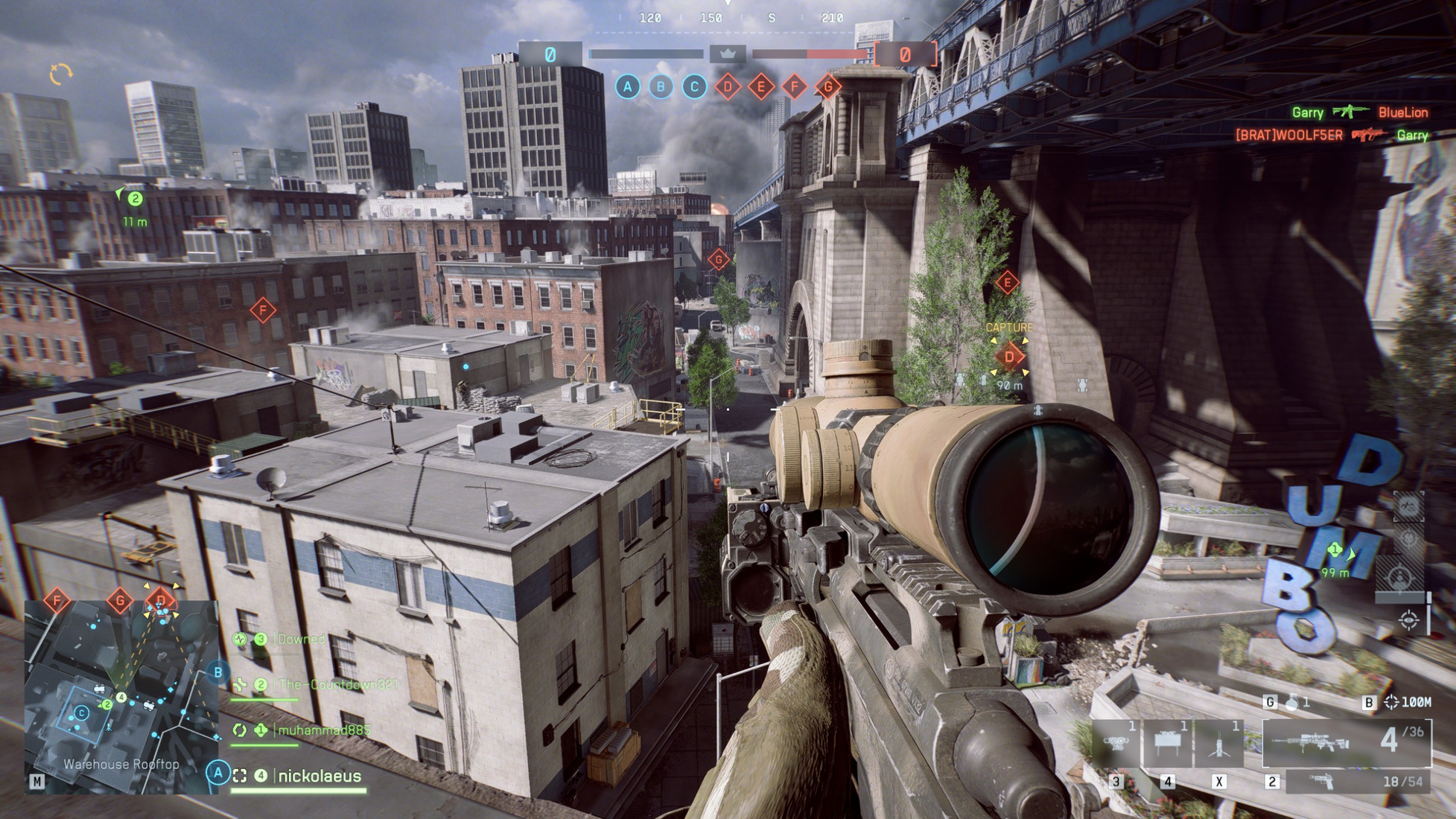Click the squadmate 2 marker showing 11 m
Viewport: 1456px width, 819px height.
pos(134,199)
